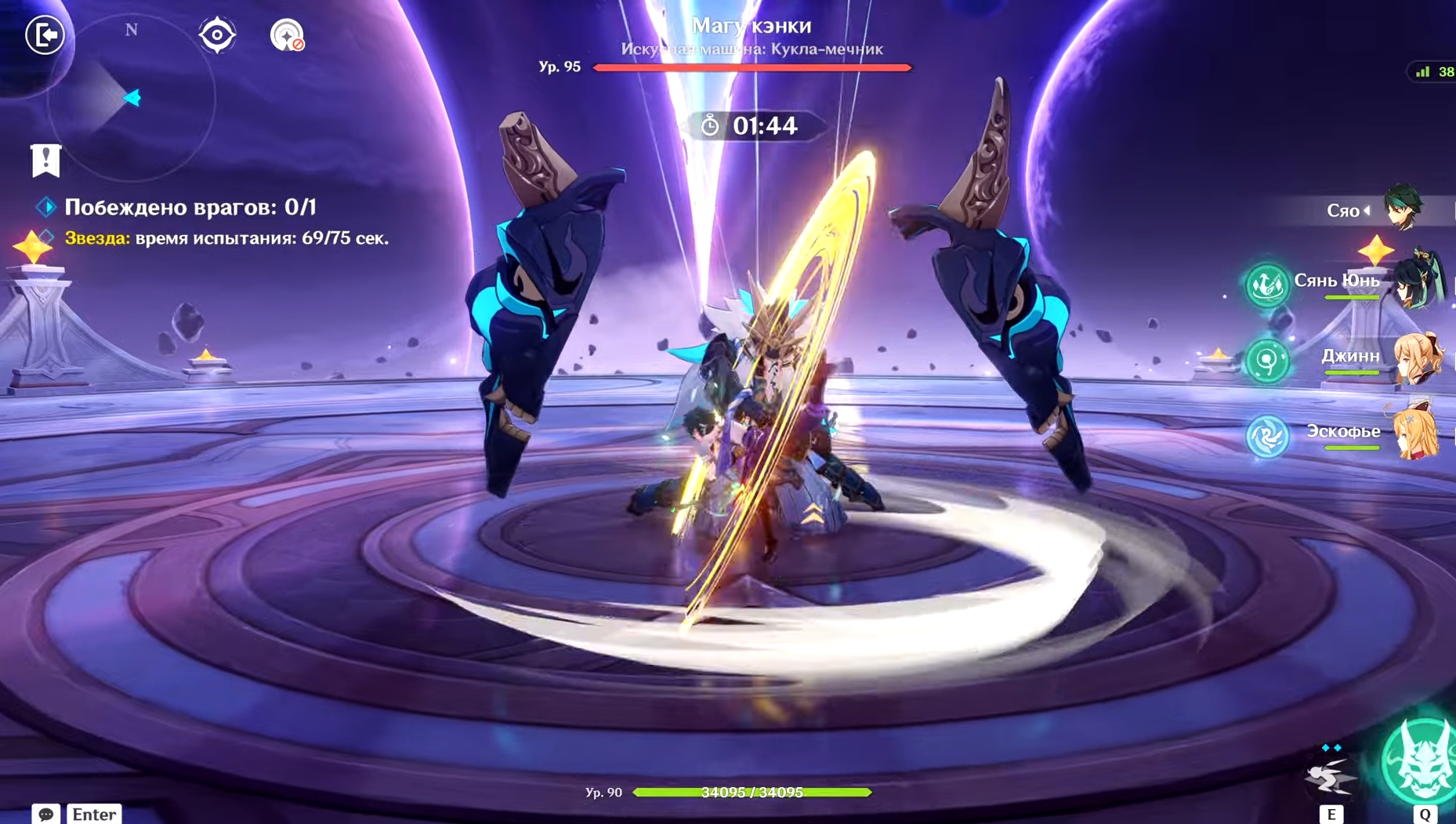Trigger Джинн's Anemo swirl skill icon
The image size is (1456, 824).
(x=1266, y=361)
